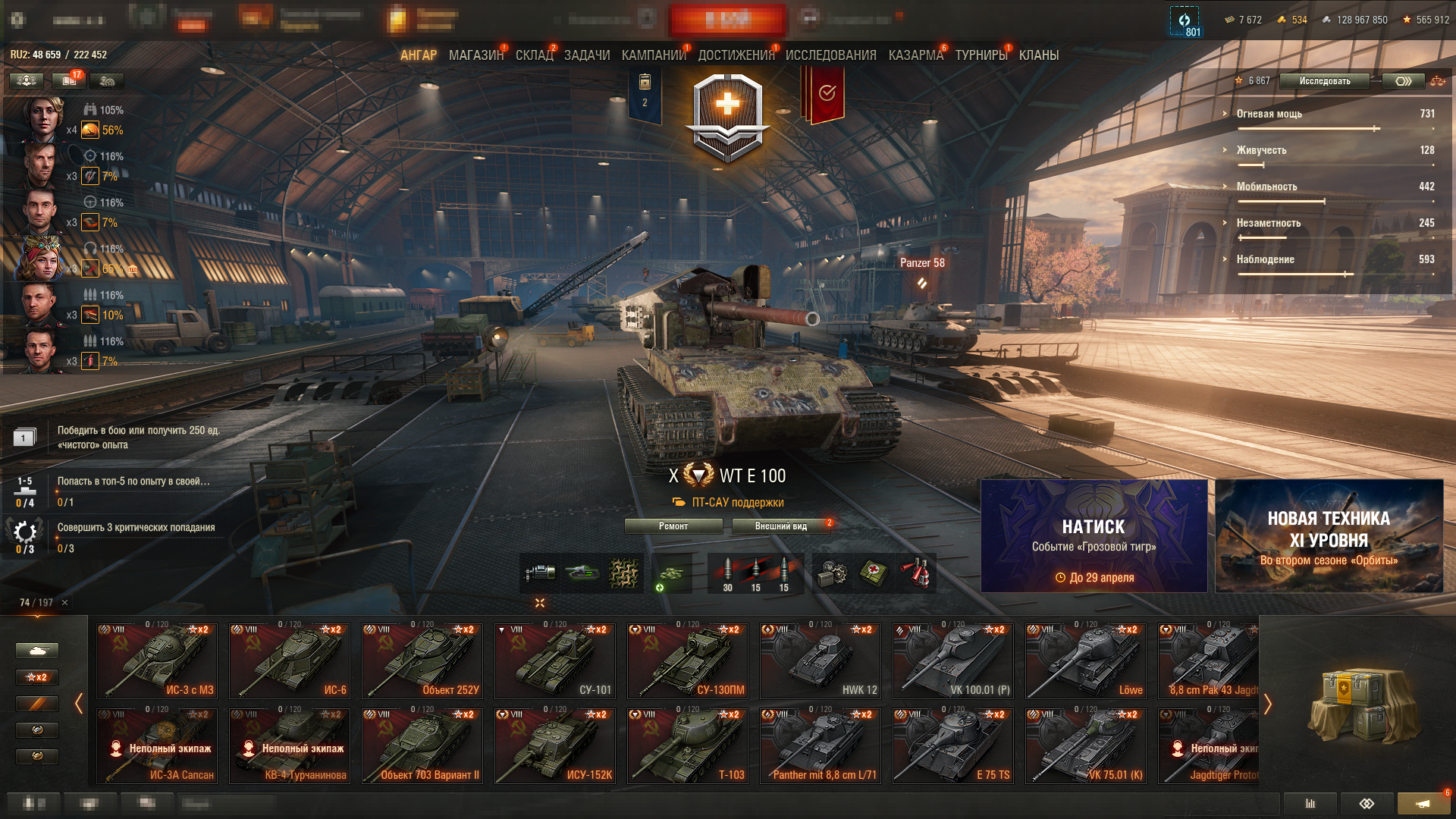The image size is (1456, 819).
Task: Pick the E 75 TS tank
Action: (x=953, y=745)
